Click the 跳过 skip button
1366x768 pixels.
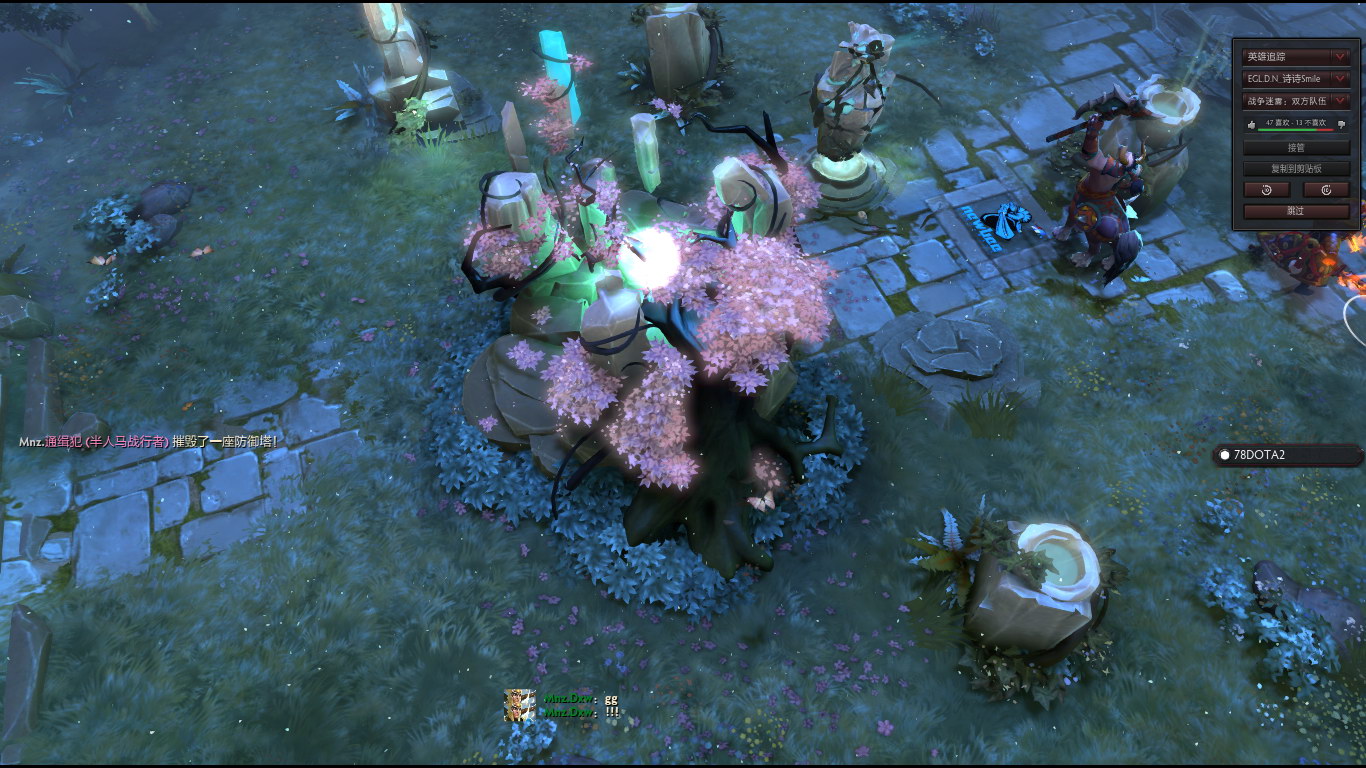coord(1296,211)
